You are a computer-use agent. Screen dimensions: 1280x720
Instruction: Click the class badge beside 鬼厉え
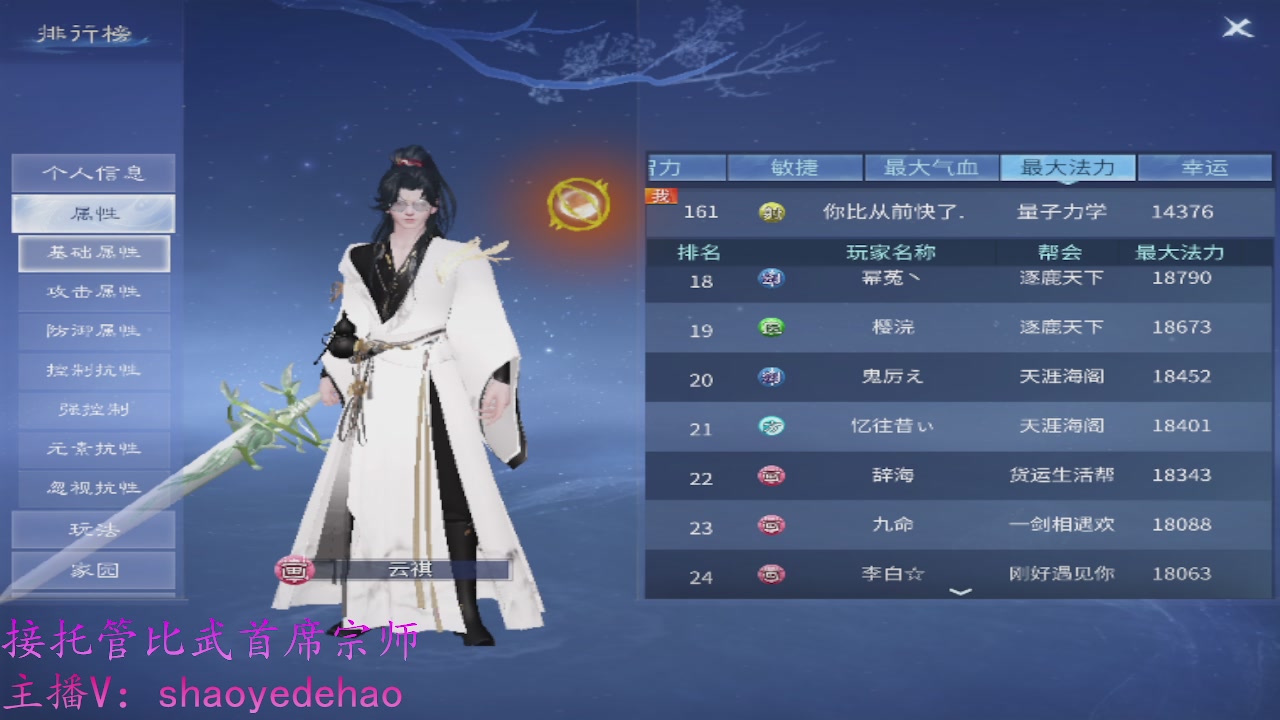click(x=770, y=377)
